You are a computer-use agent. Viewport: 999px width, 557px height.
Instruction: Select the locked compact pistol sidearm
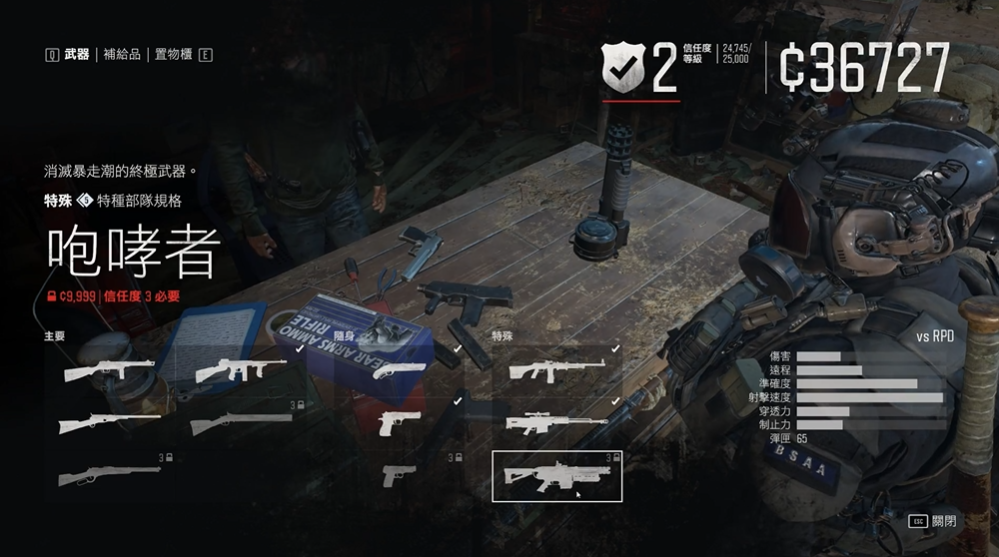point(400,476)
